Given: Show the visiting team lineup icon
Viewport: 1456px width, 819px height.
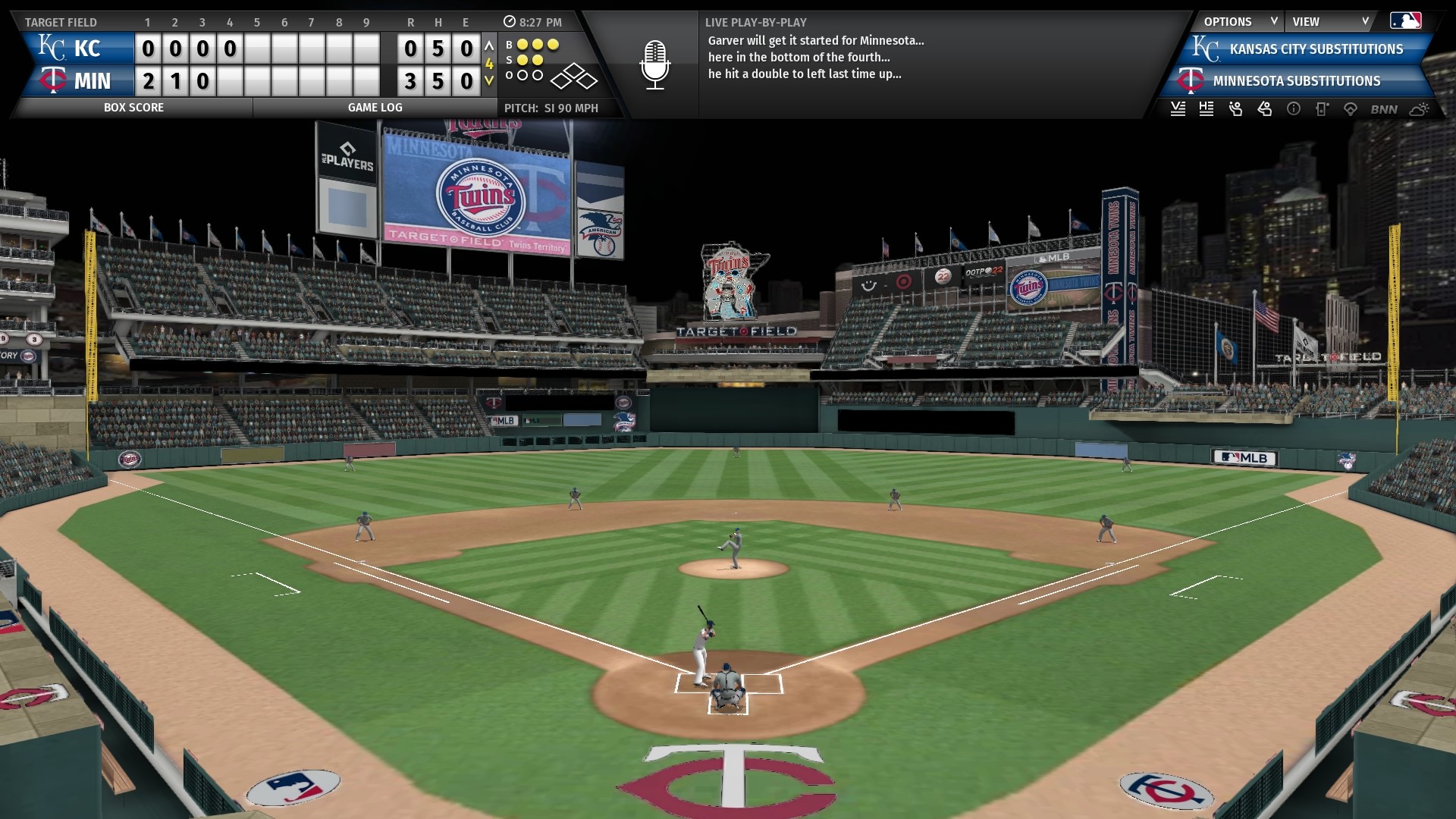Looking at the screenshot, I should pyautogui.click(x=1178, y=109).
